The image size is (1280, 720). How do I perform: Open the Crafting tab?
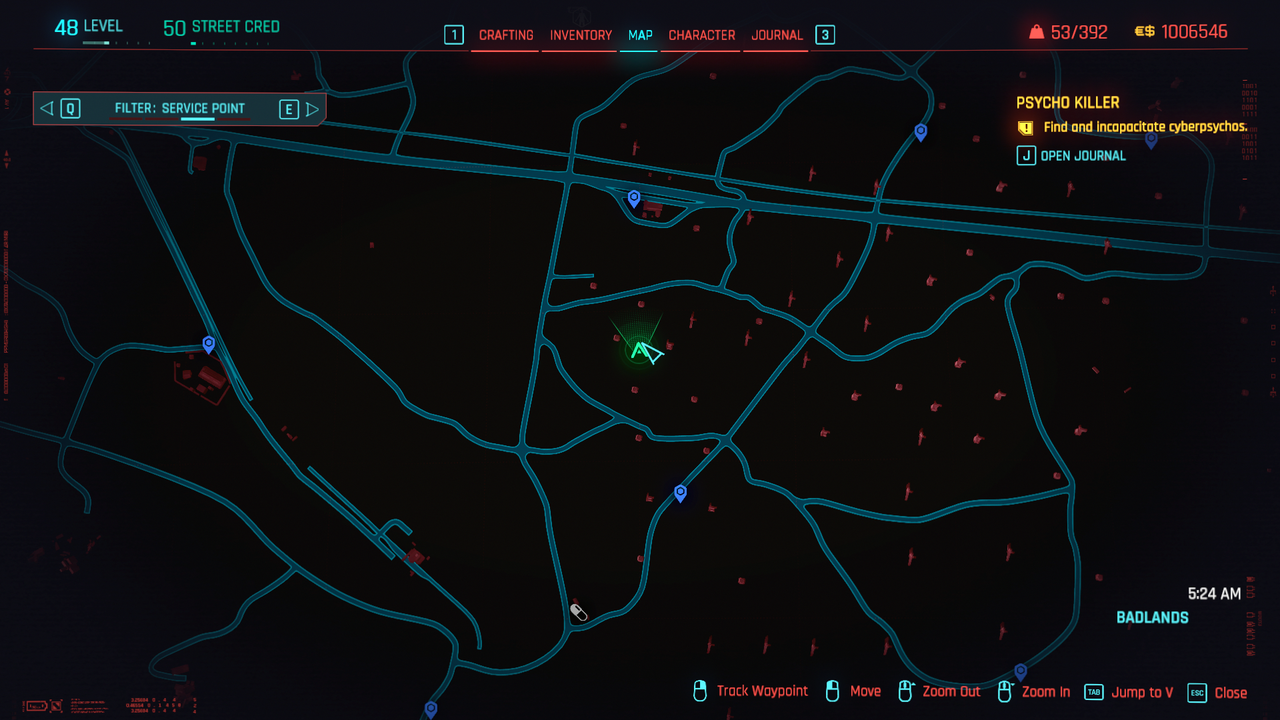[x=506, y=35]
